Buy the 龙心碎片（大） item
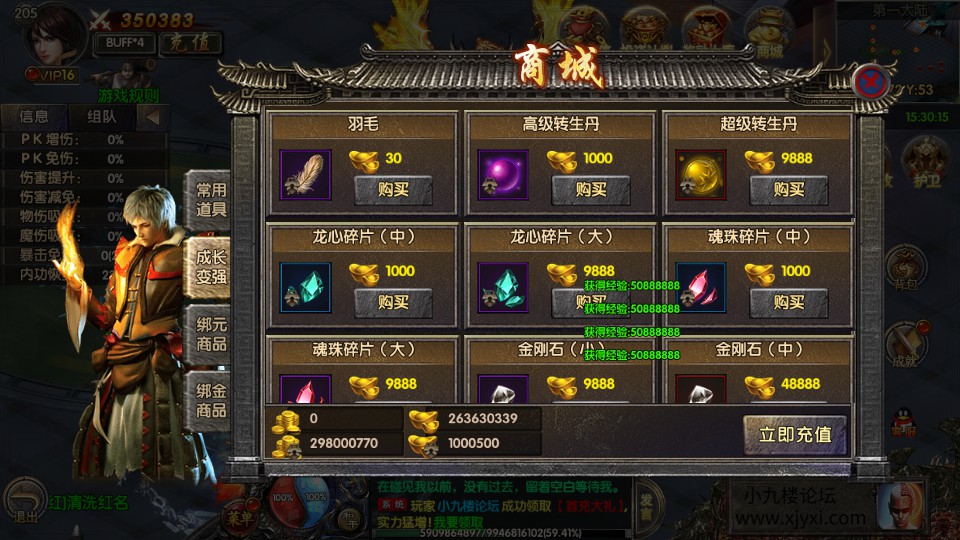960x540 pixels. pos(591,302)
